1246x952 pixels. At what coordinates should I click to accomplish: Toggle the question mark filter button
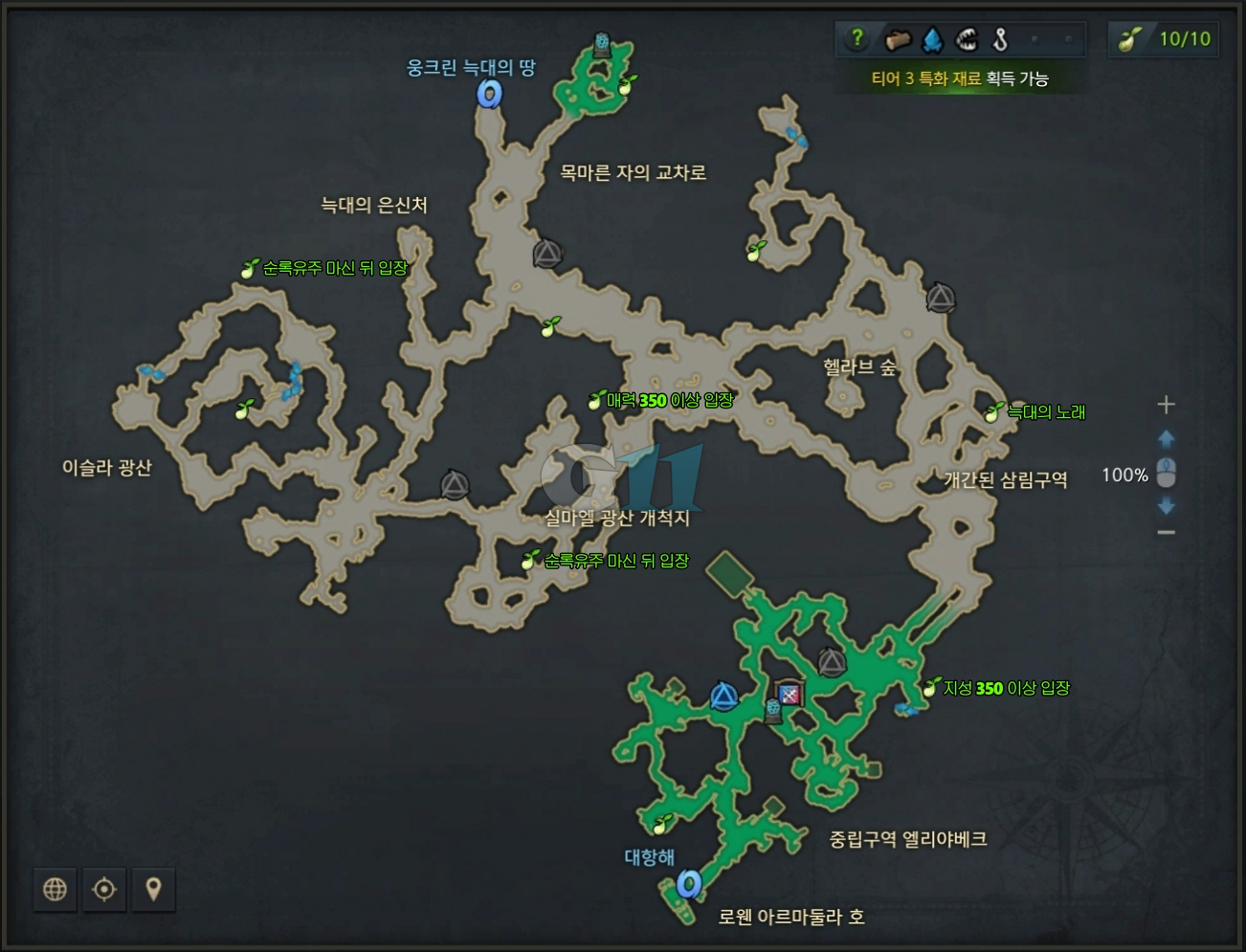(858, 38)
